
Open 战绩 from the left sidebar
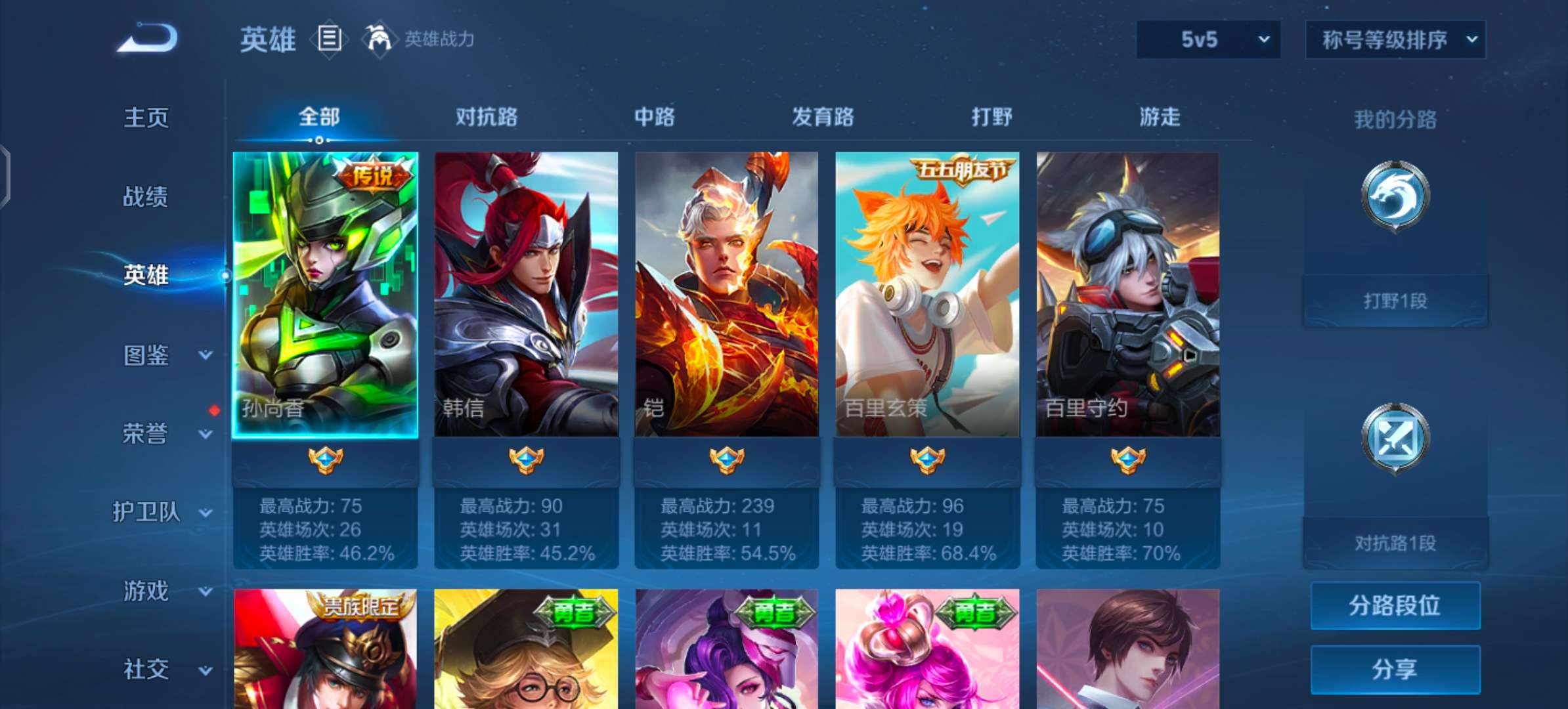click(x=146, y=196)
